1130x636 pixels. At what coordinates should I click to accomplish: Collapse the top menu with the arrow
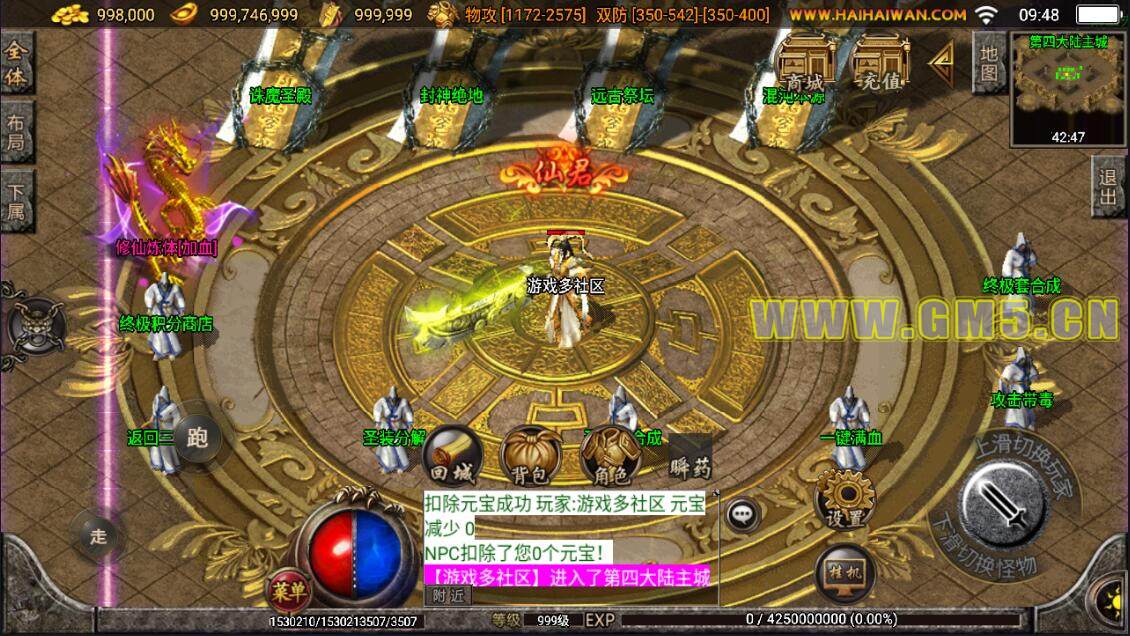(940, 60)
